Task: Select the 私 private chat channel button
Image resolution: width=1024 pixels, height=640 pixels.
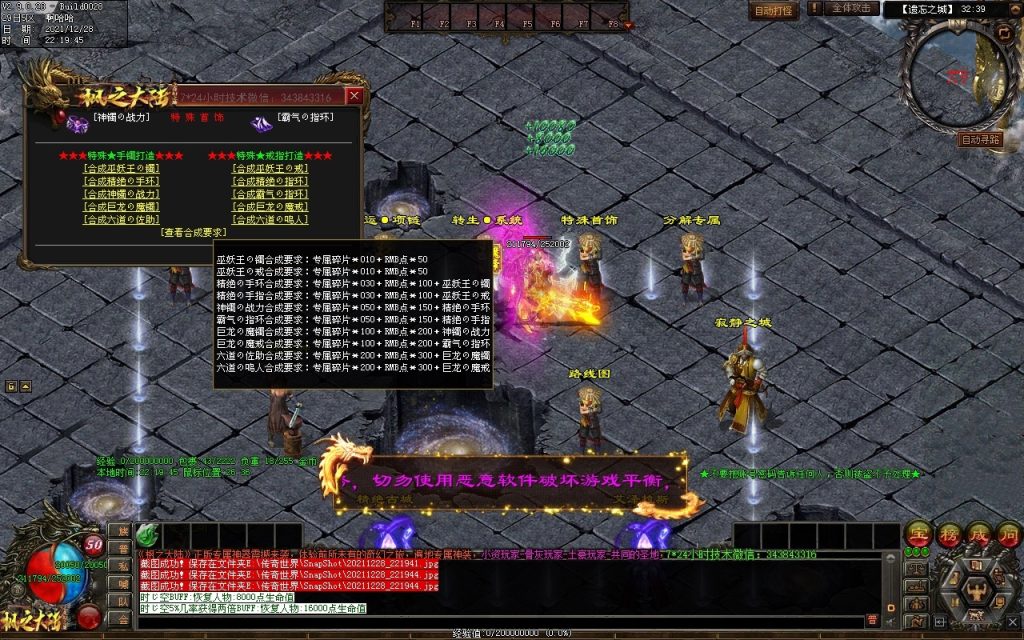Action: [x=125, y=568]
